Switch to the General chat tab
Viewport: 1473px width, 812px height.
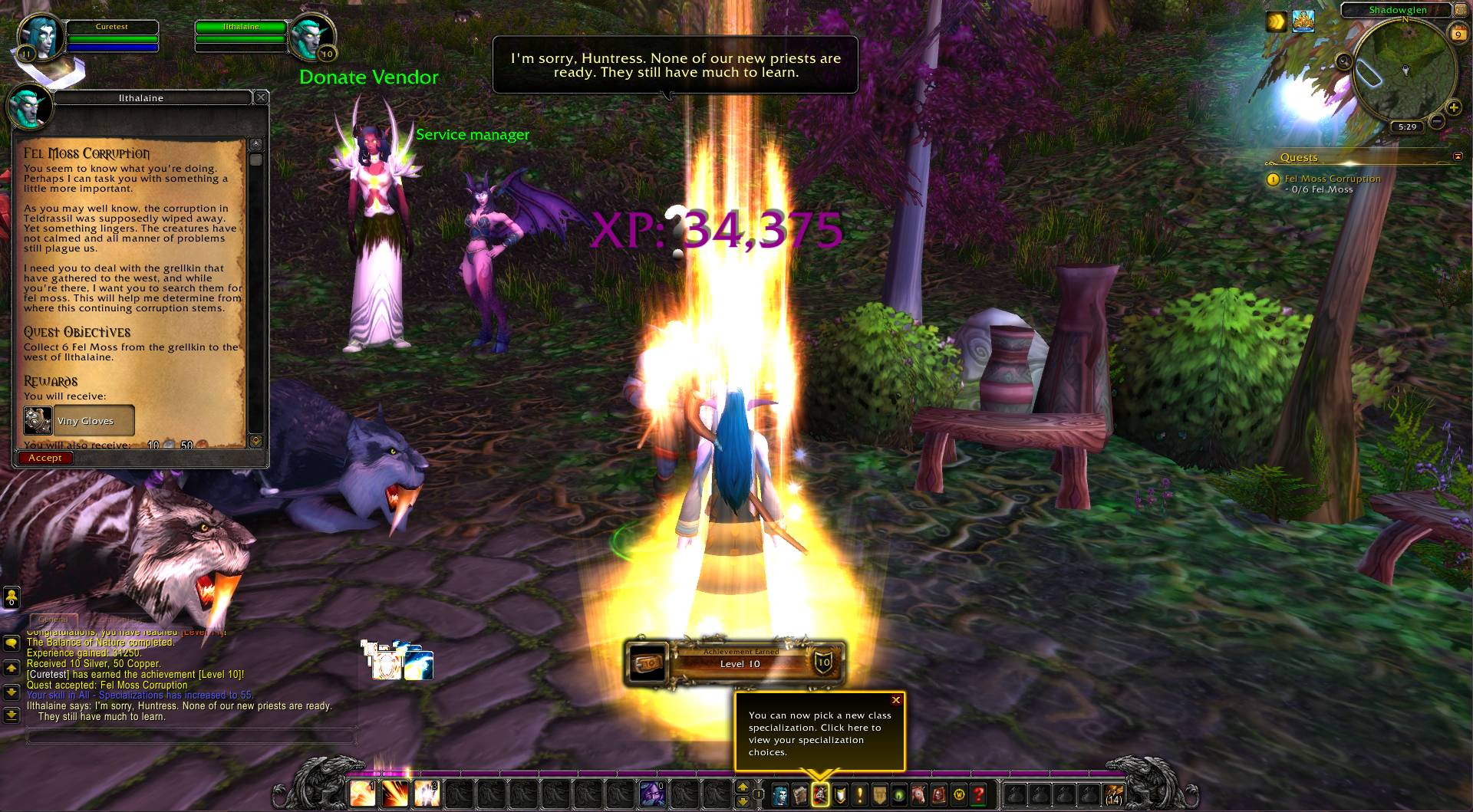tap(54, 619)
